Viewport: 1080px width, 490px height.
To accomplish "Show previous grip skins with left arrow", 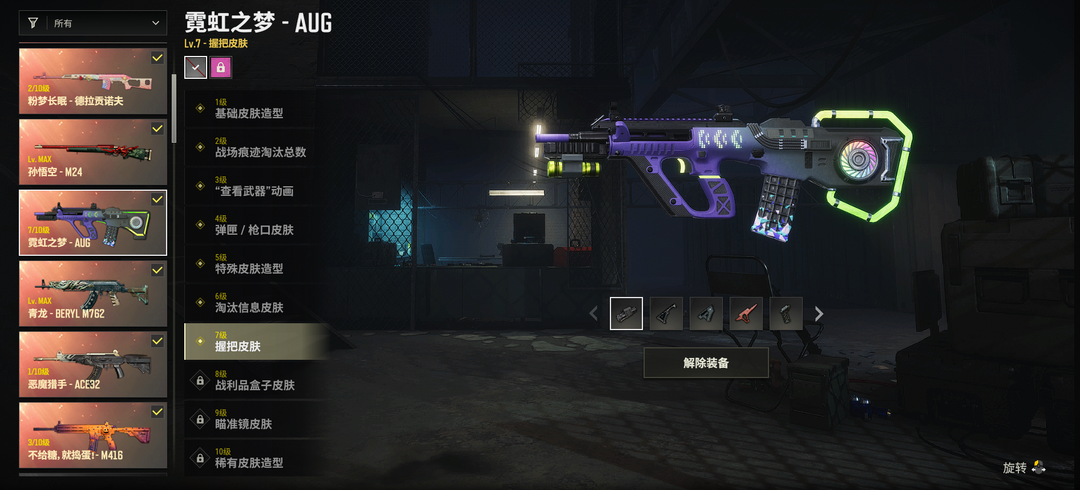I will click(594, 314).
